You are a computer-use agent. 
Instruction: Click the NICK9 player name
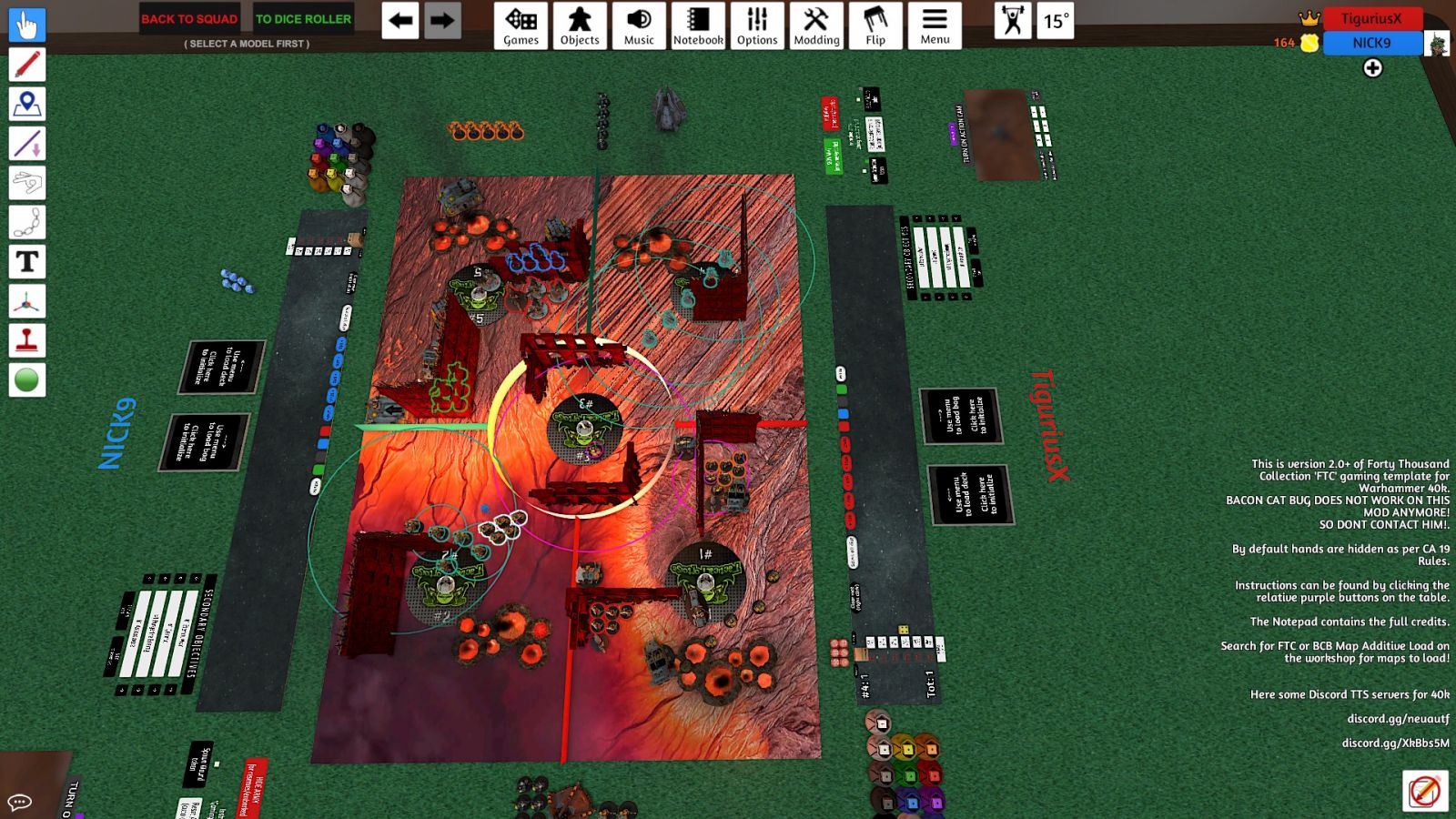tap(1371, 43)
